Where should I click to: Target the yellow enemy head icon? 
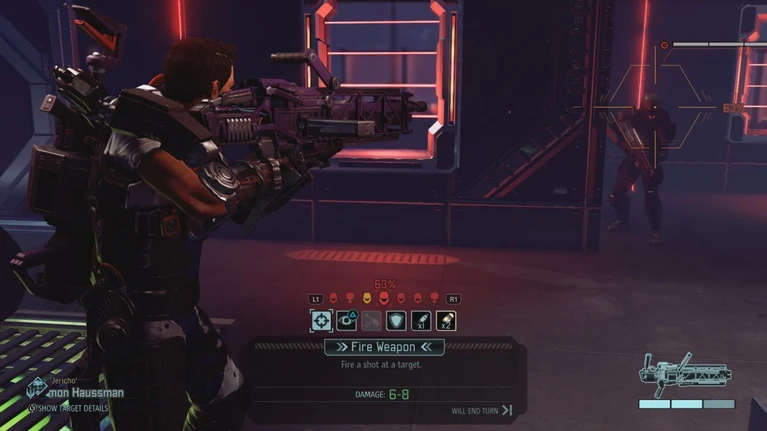(x=366, y=299)
